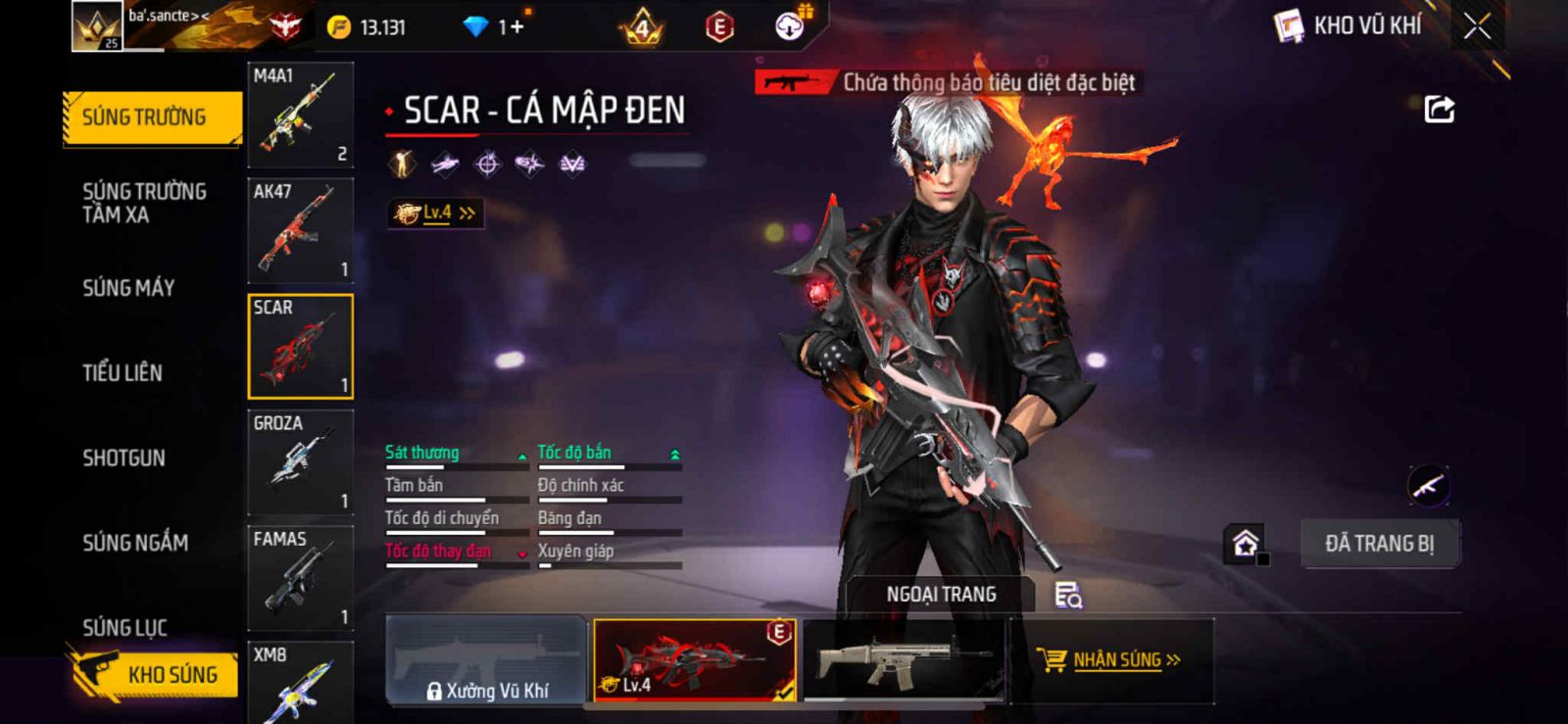Show the Tiểu Liên weapon category
This screenshot has width=1568, height=724.
[122, 372]
